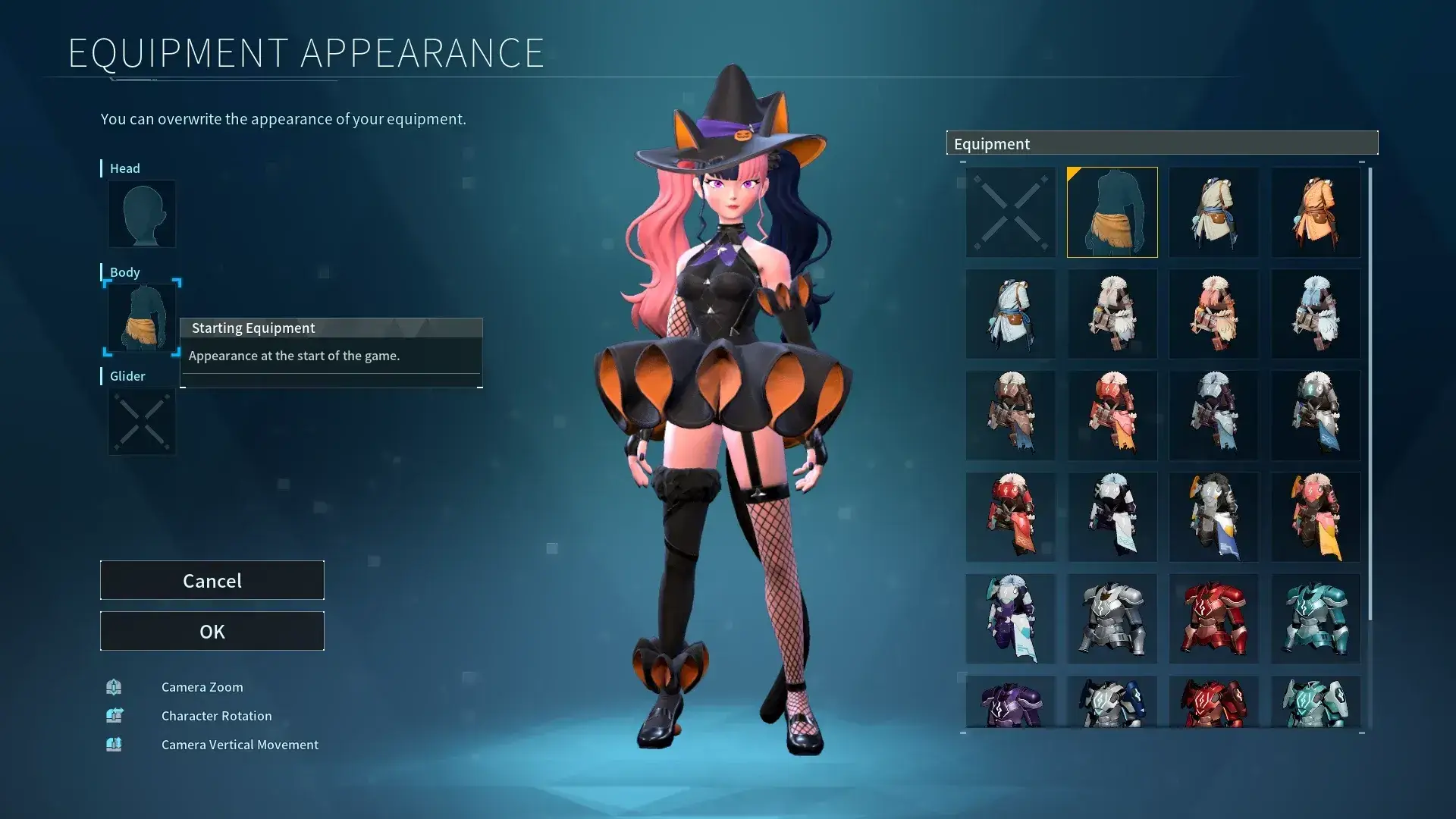Select the Head appearance slot
The height and width of the screenshot is (819, 1456).
tap(142, 214)
